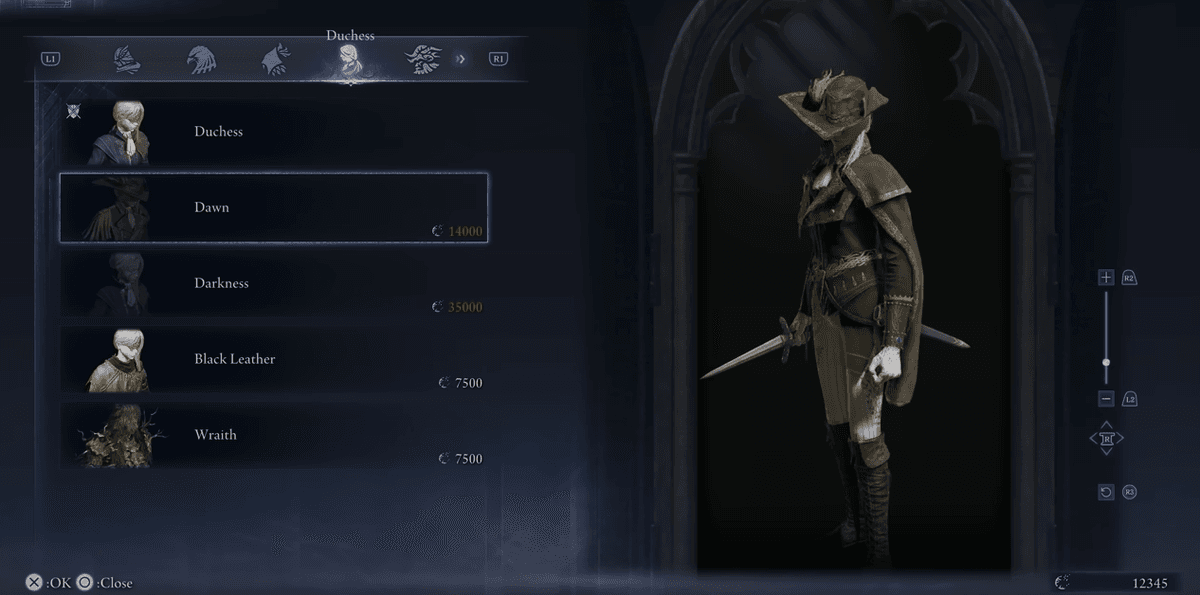Show more character tabs with the arrow
This screenshot has width=1200, height=595.
click(x=461, y=59)
